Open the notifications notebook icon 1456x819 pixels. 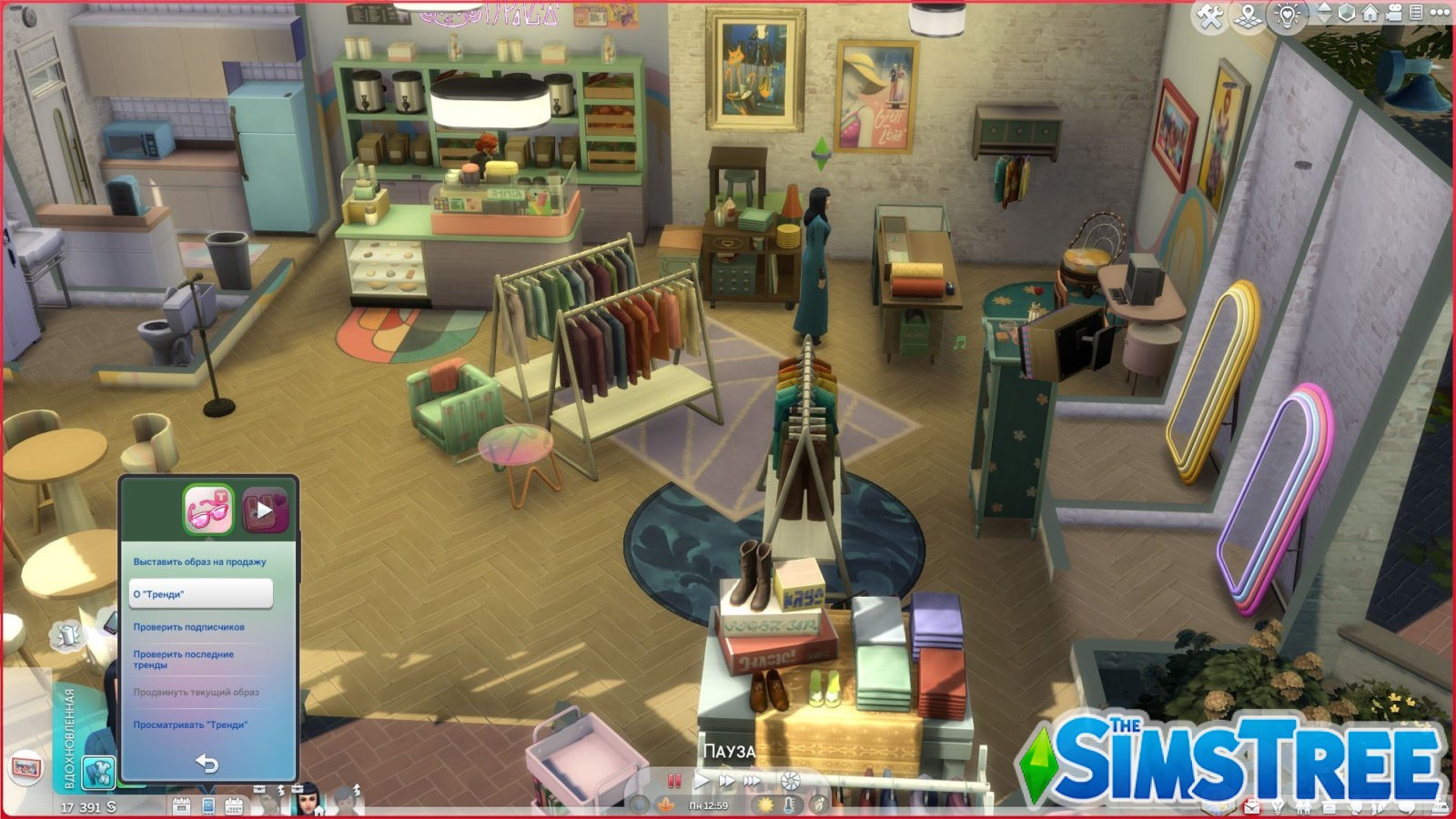[1417, 14]
